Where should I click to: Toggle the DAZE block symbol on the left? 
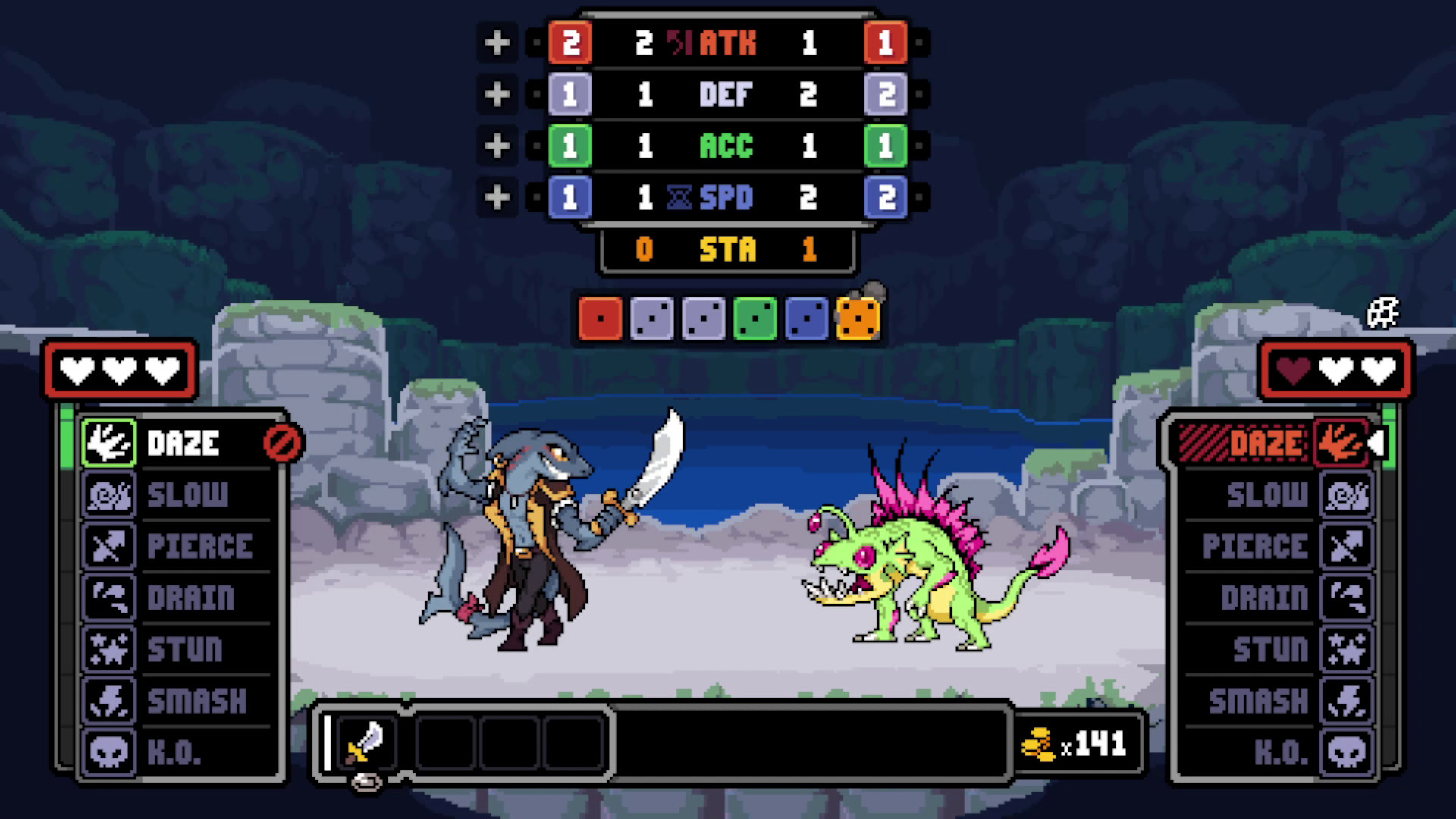click(282, 444)
